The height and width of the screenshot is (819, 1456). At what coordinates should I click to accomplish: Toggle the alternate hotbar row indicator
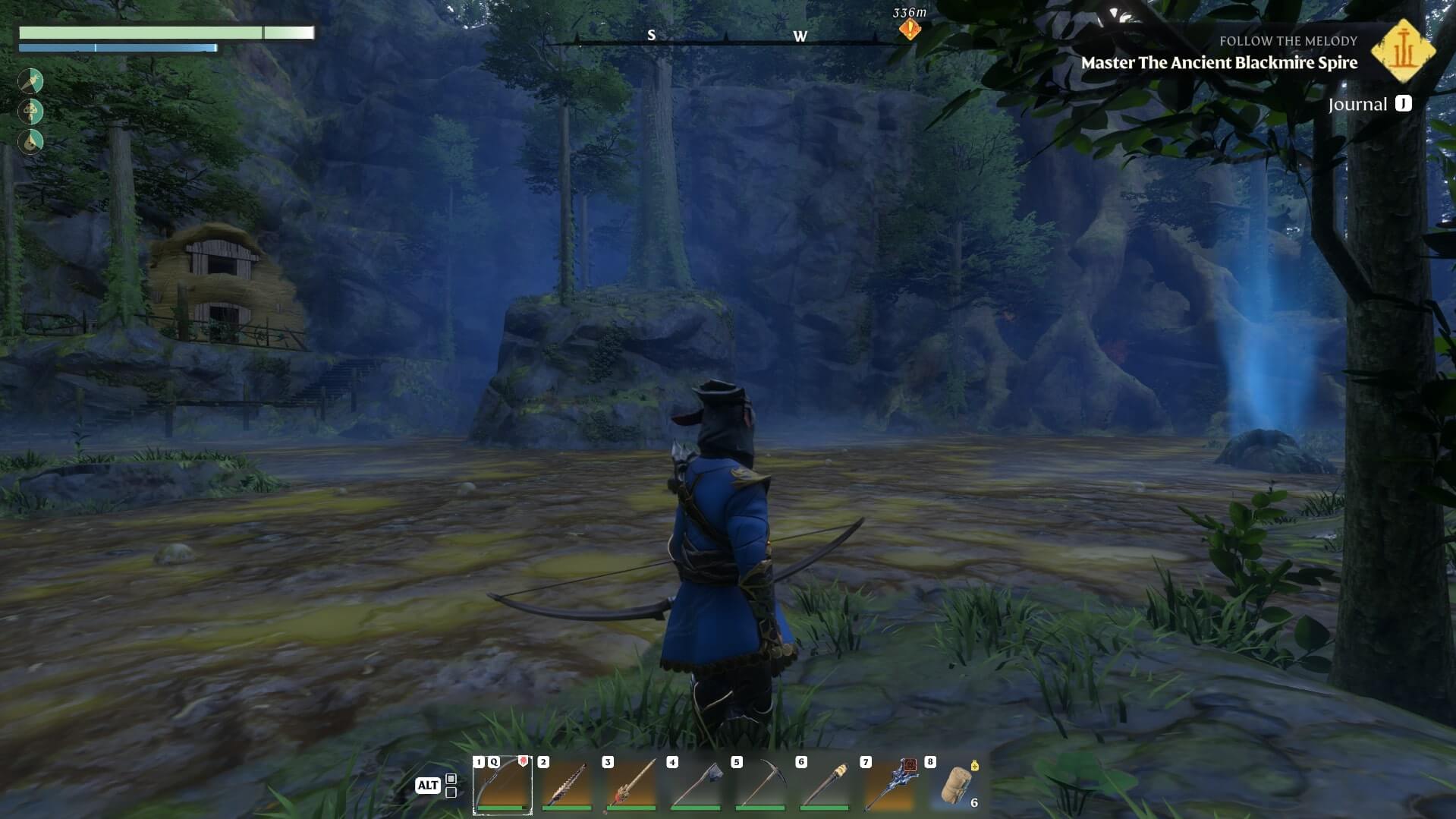pos(451,786)
